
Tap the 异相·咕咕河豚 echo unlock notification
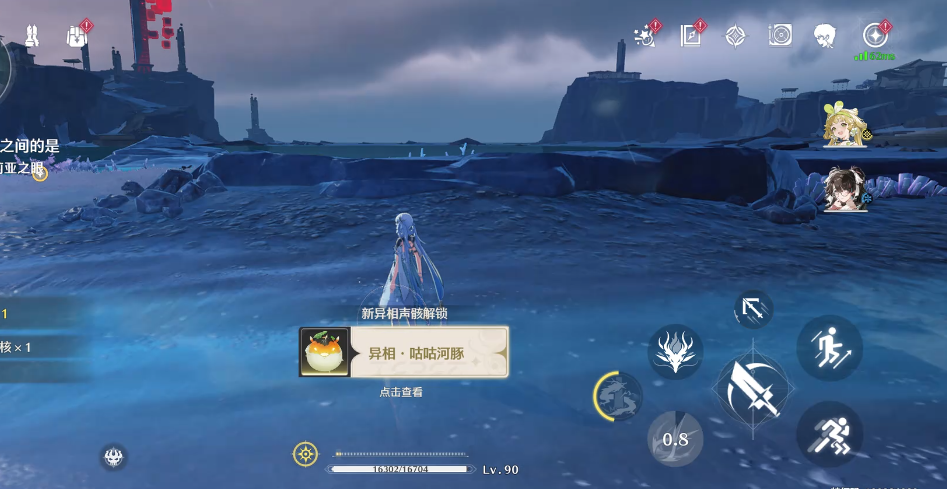(403, 352)
